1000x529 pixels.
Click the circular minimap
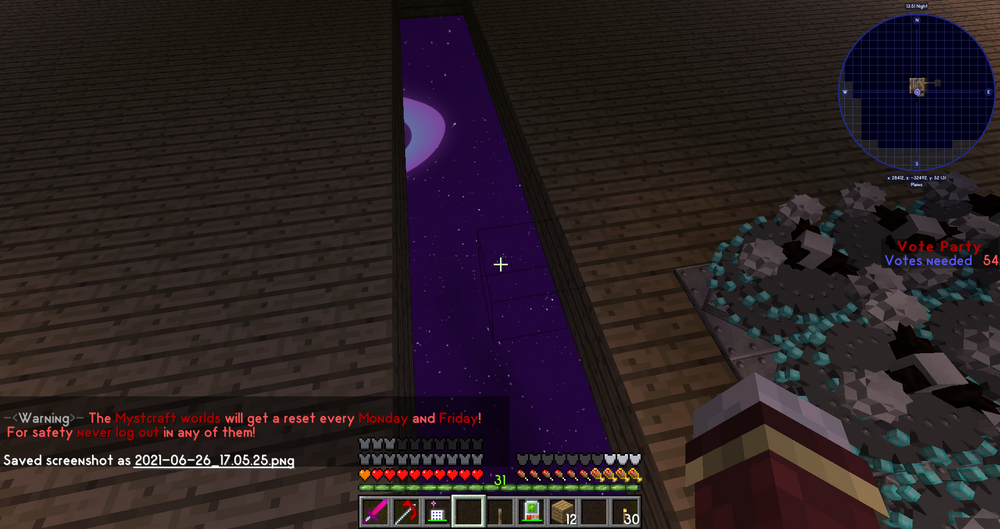[916, 88]
